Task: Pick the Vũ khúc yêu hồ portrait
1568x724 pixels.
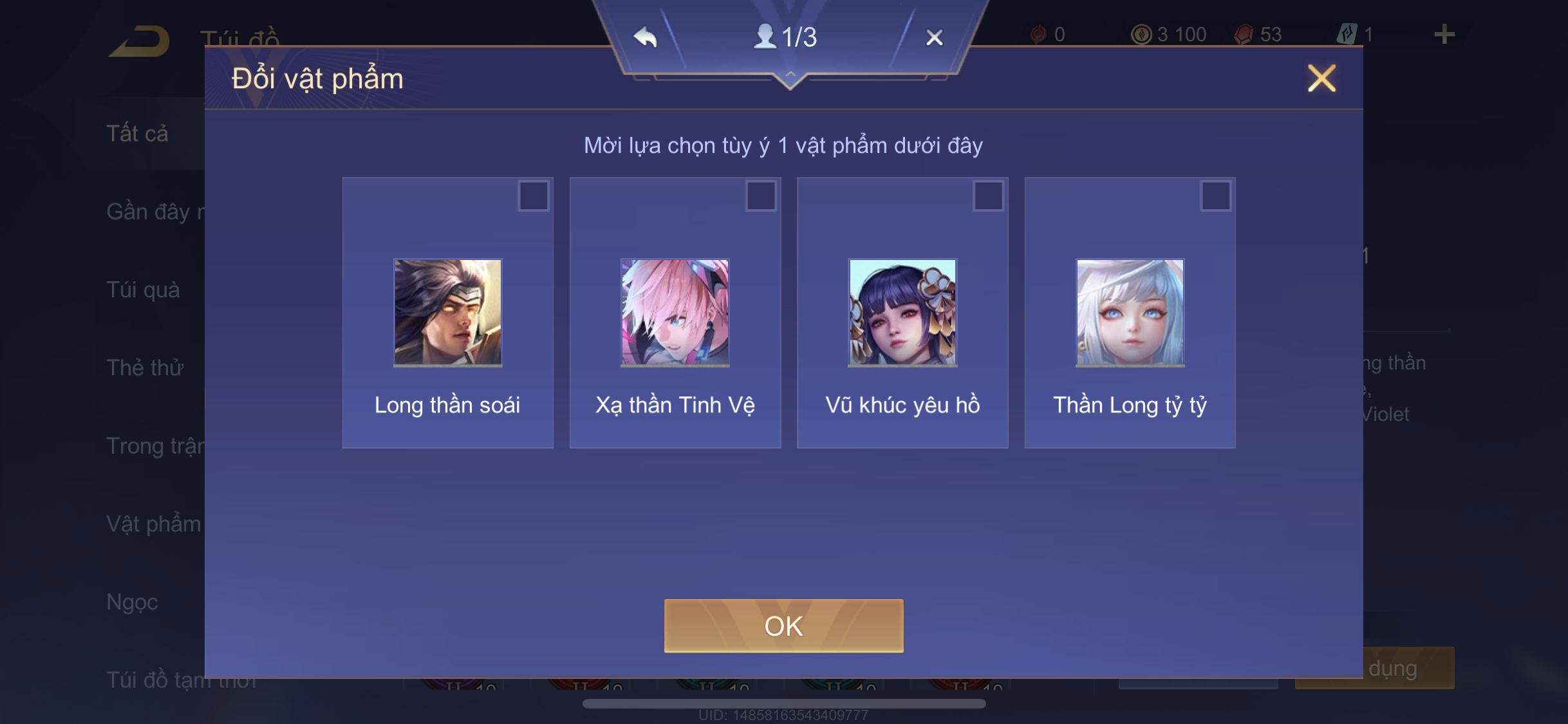Action: tap(902, 312)
